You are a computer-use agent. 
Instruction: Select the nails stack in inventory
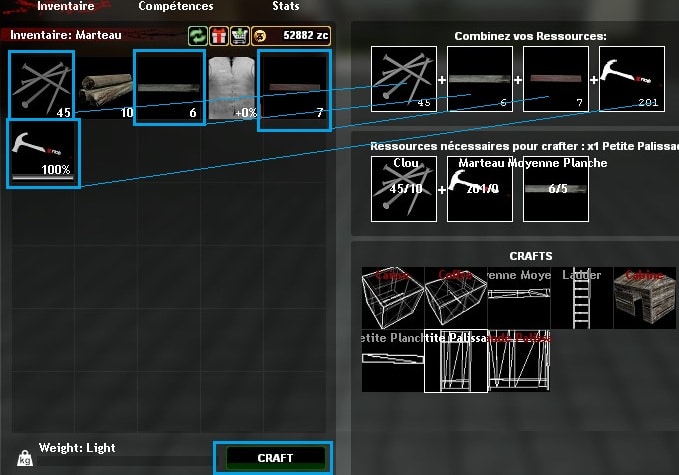(x=41, y=87)
